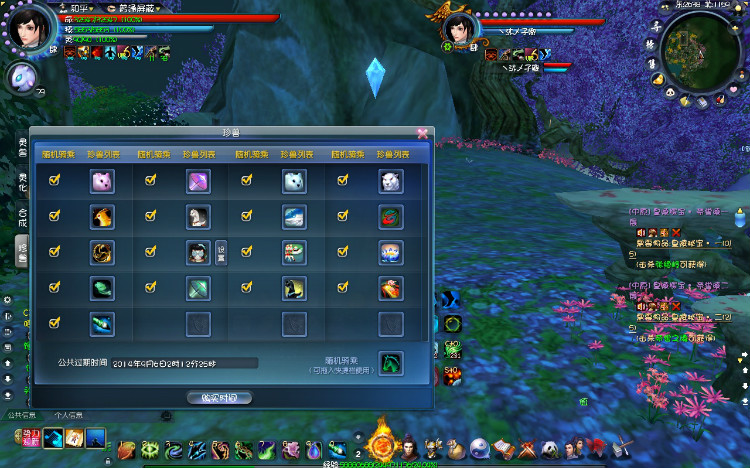
Task: Open the settings button beside the selected mount
Action: tap(221, 254)
